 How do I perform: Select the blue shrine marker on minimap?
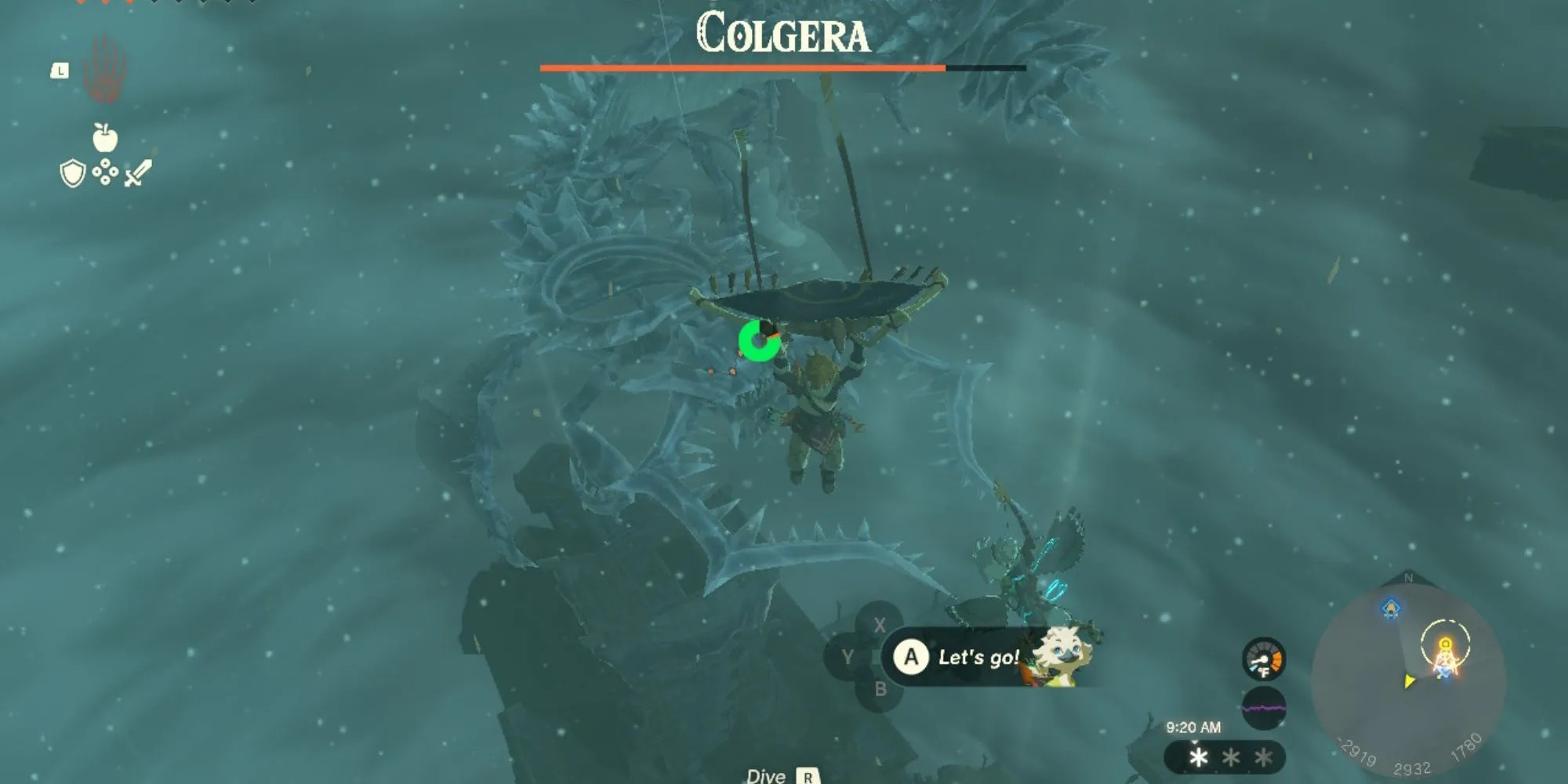(1390, 608)
